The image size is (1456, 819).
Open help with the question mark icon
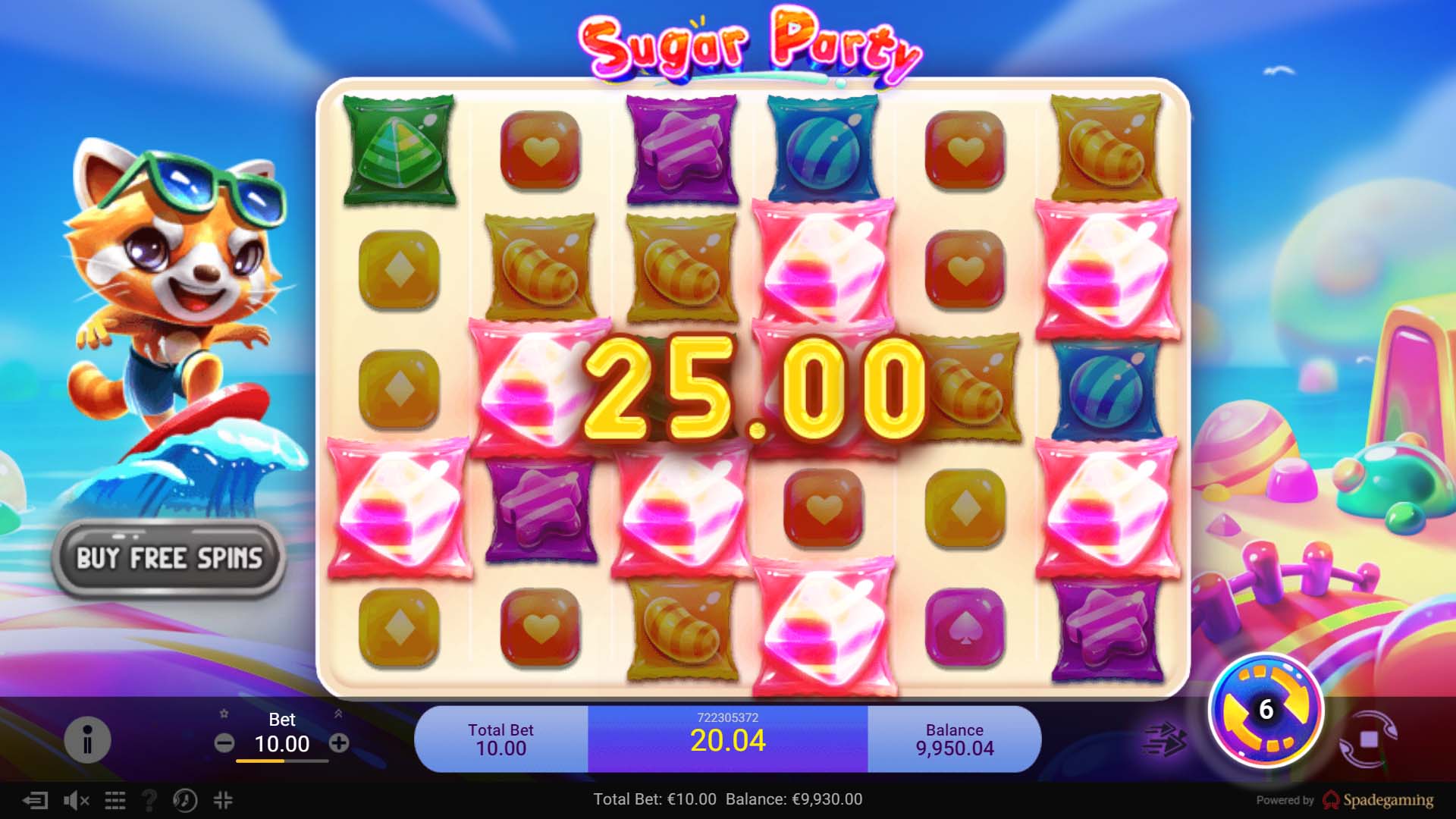(150, 800)
